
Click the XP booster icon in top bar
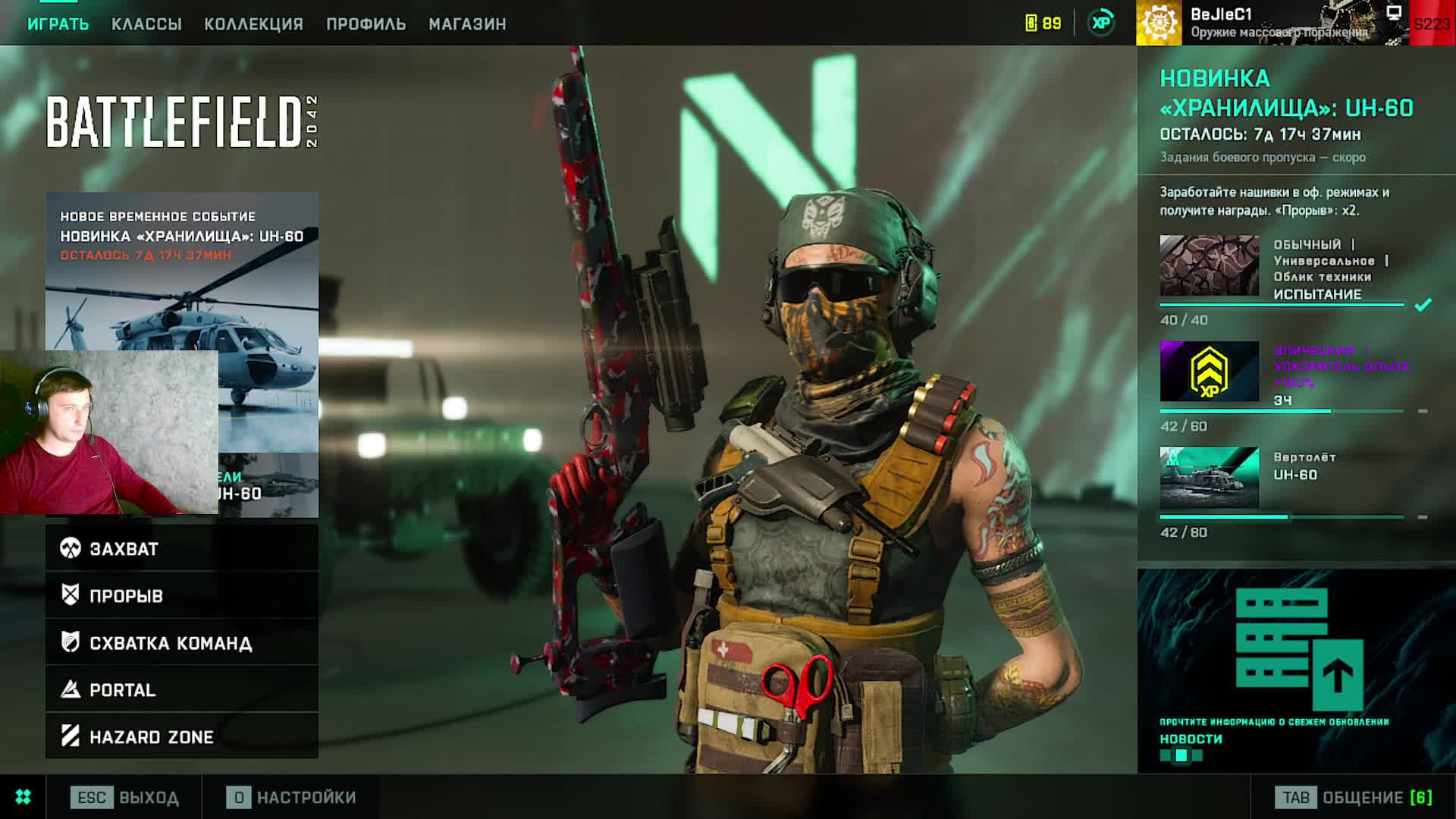tap(1101, 23)
